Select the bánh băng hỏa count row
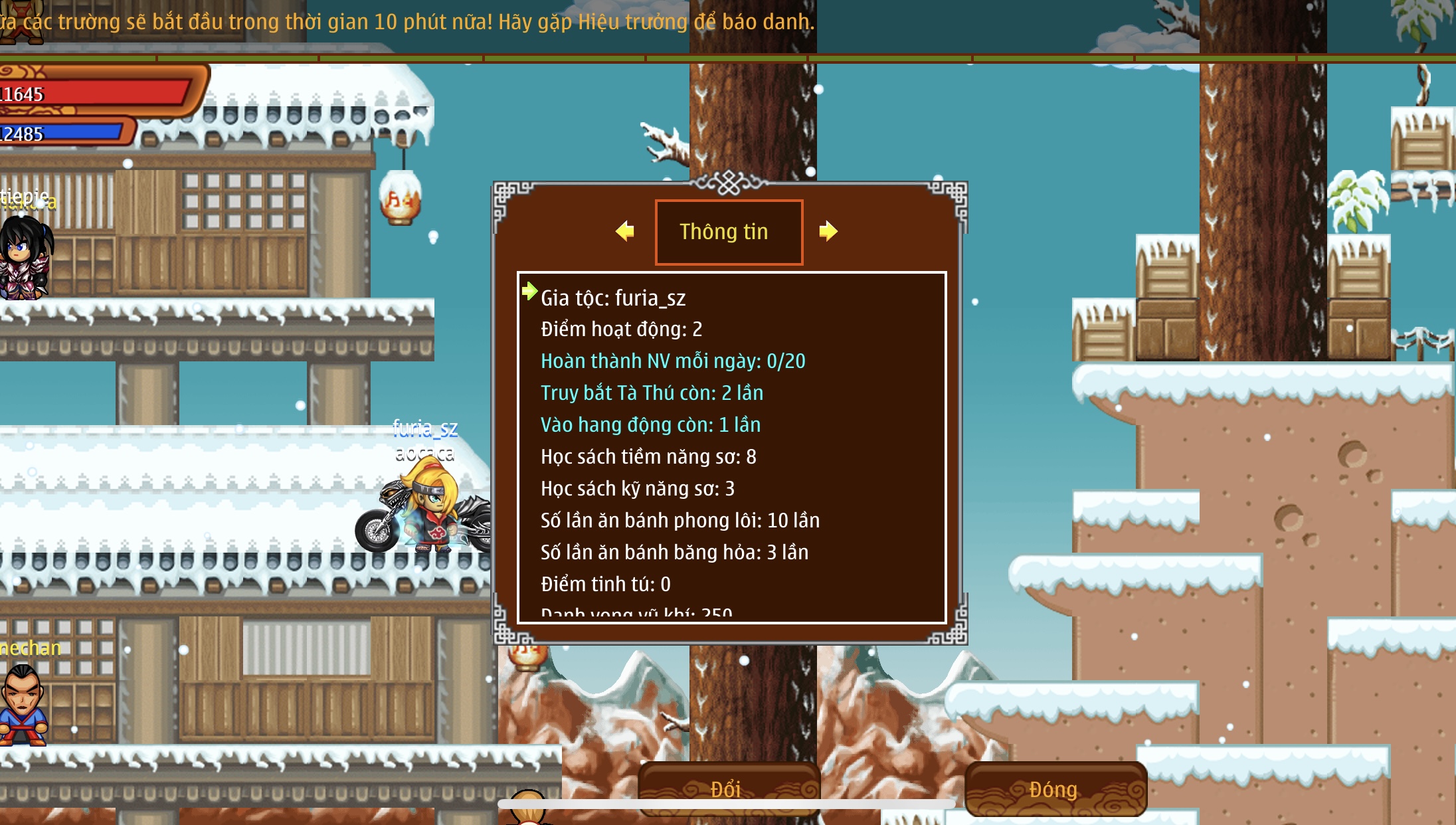Image resolution: width=1456 pixels, height=825 pixels. pos(674,553)
